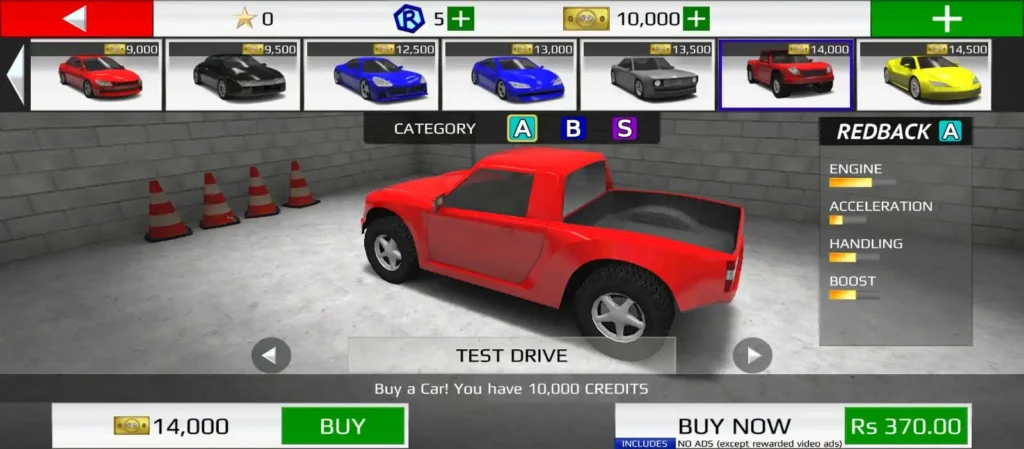
Task: Switch to category B
Action: (573, 128)
